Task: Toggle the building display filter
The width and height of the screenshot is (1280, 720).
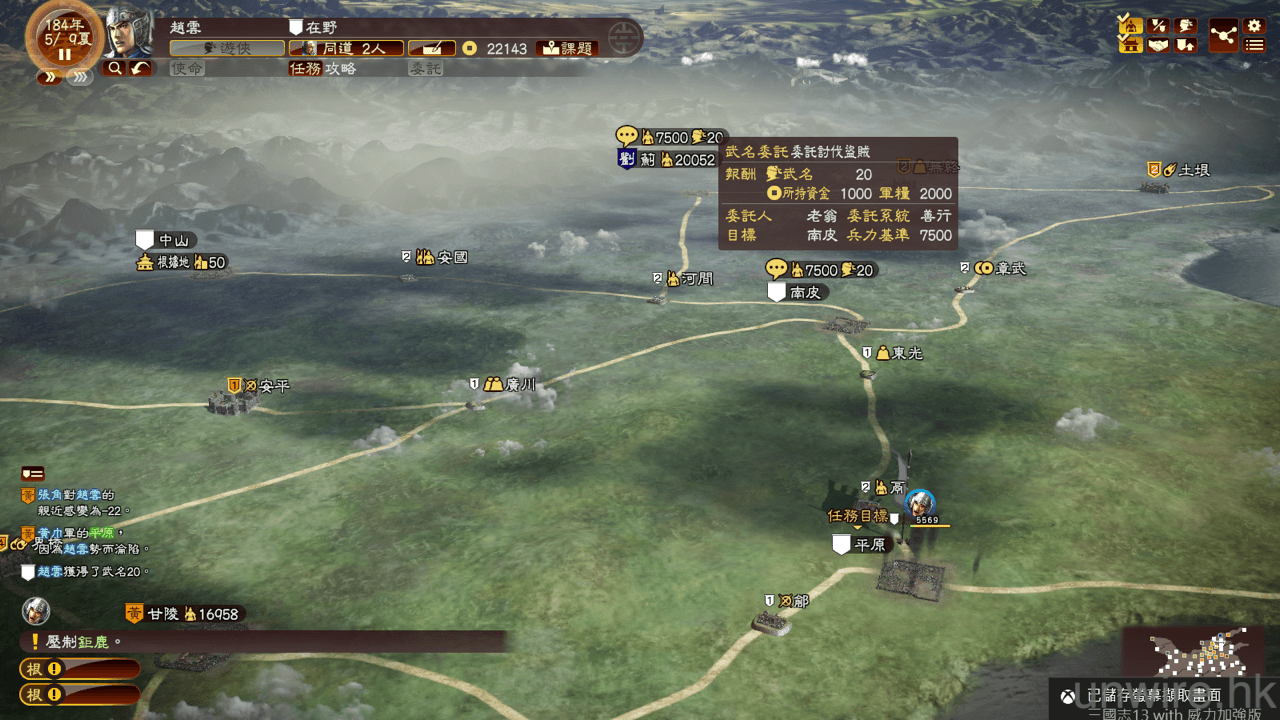Action: click(x=1131, y=44)
